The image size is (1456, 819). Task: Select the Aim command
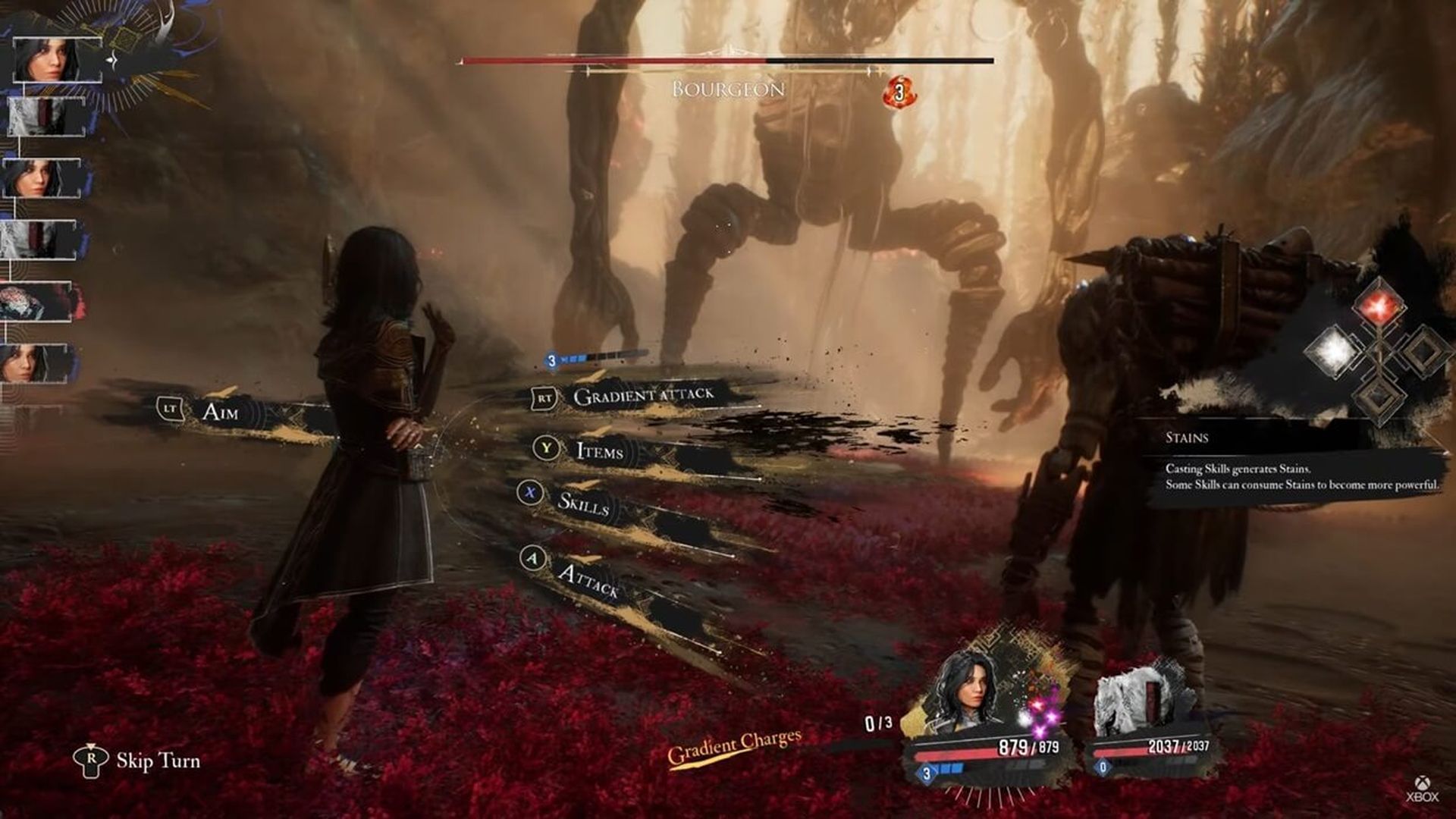[x=220, y=411]
